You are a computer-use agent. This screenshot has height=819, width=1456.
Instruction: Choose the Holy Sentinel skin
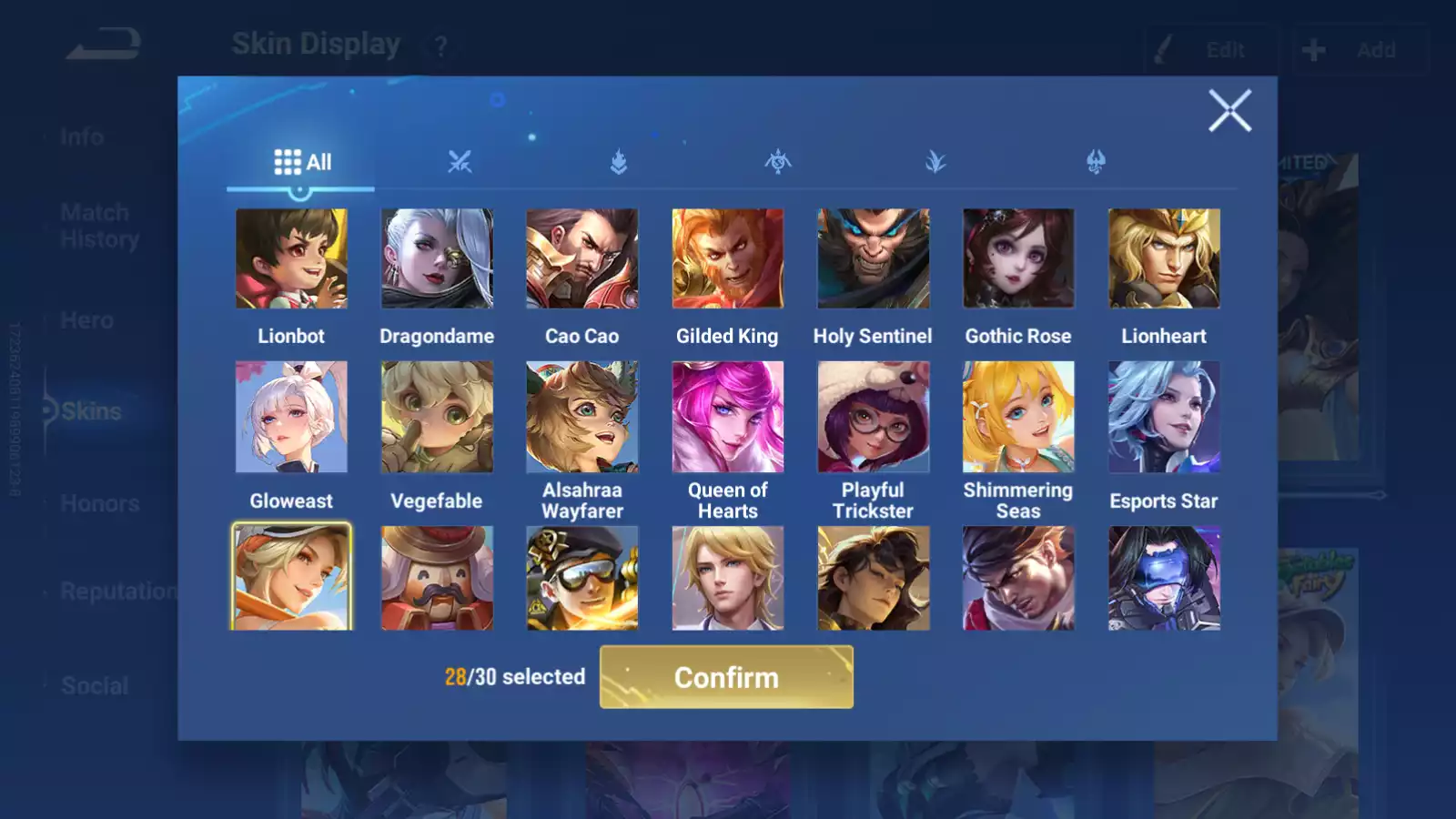point(873,258)
